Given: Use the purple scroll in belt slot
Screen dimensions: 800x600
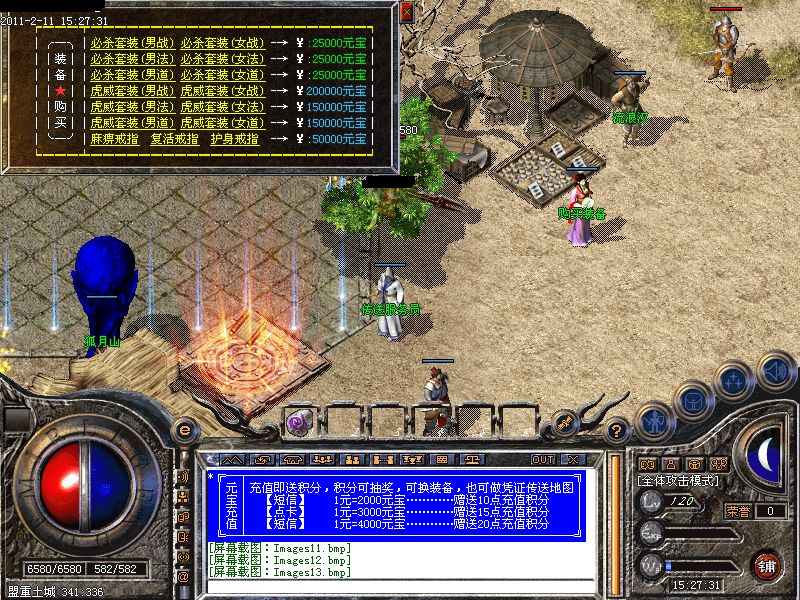Looking at the screenshot, I should pos(298,422).
